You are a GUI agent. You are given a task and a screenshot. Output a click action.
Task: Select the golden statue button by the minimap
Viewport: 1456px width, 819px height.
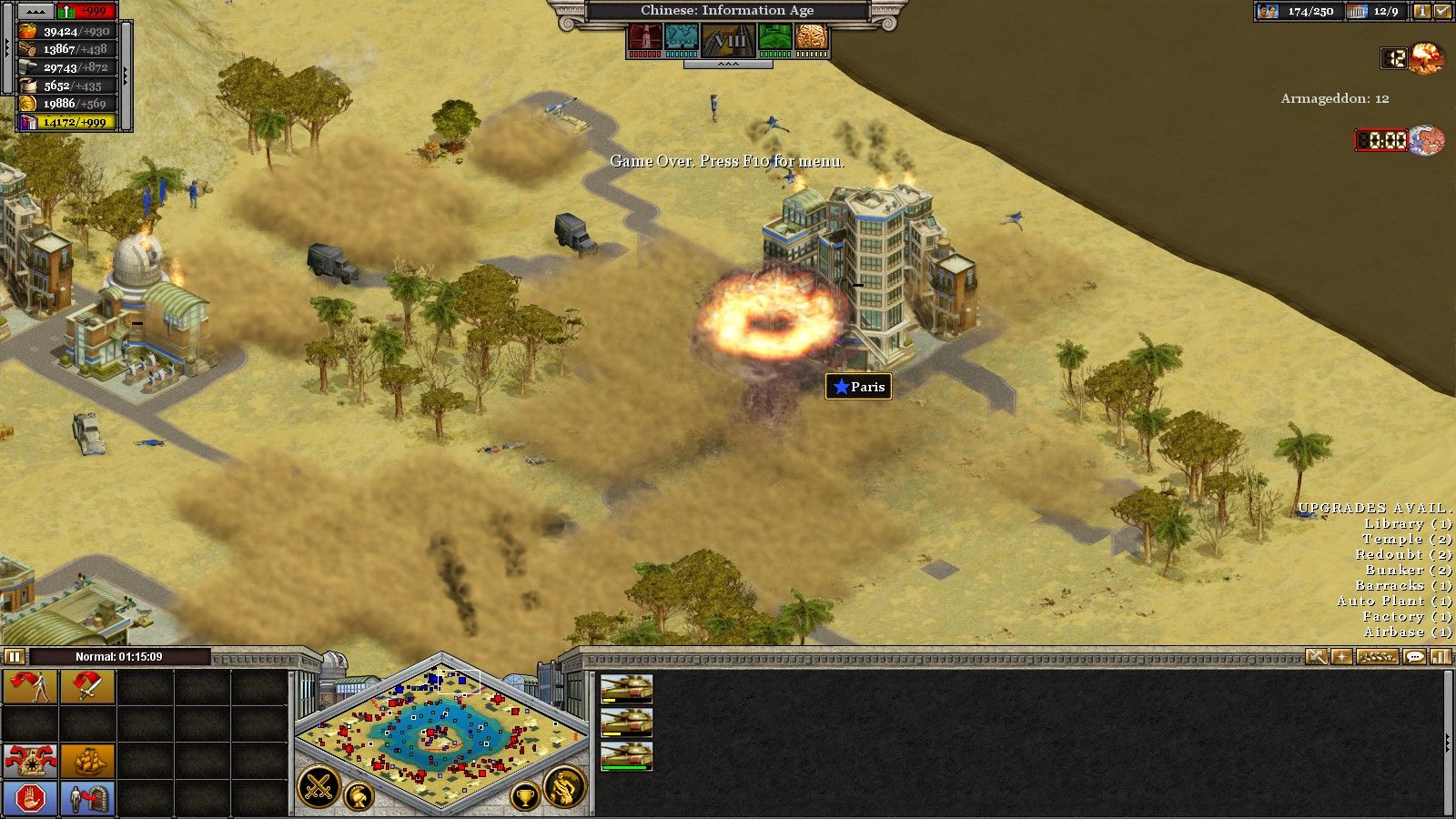(x=563, y=787)
